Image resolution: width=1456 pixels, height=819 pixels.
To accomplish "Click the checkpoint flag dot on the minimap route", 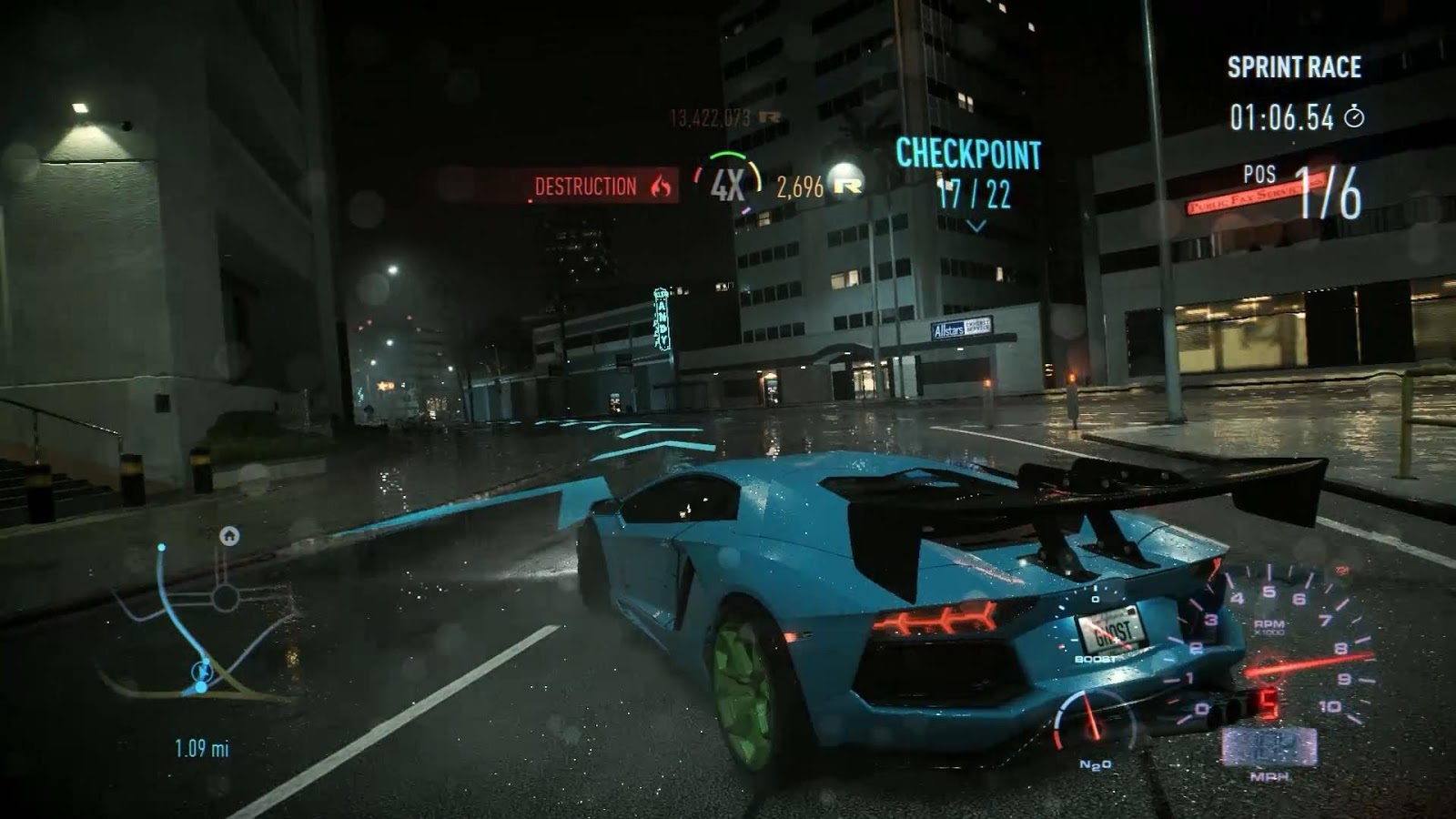I will pyautogui.click(x=200, y=686).
